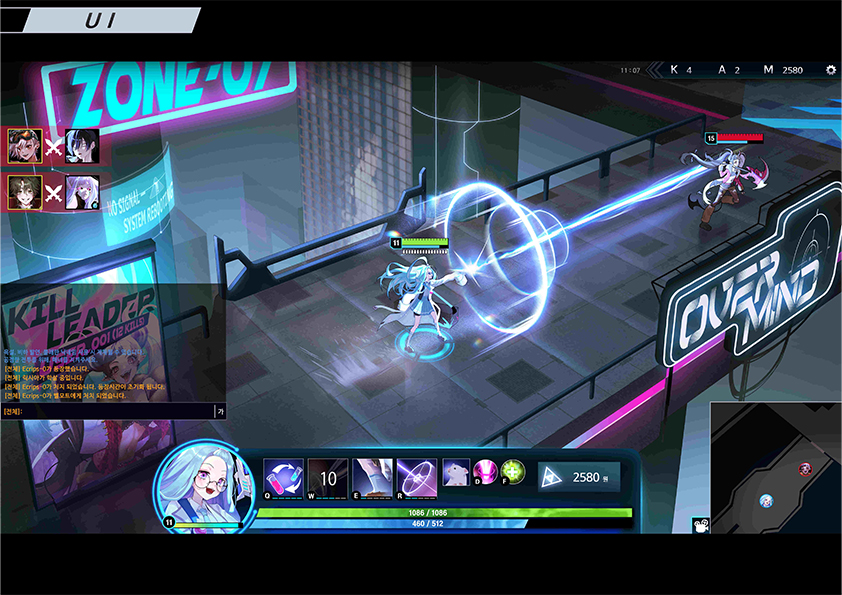Select the dark-haired victim portrait in kill feed
The height and width of the screenshot is (595, 842).
point(82,146)
